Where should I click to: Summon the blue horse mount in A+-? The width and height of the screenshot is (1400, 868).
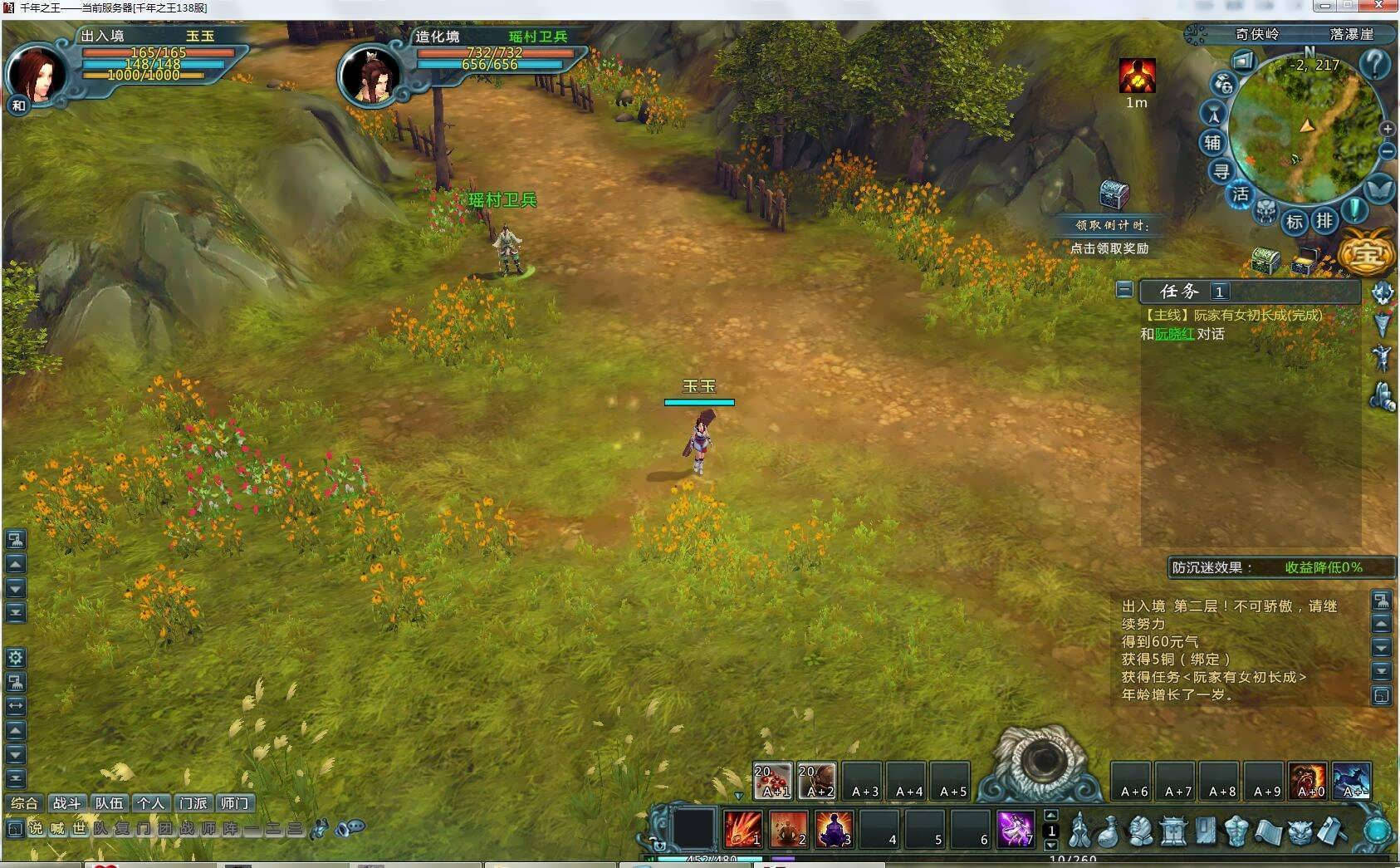click(1351, 782)
